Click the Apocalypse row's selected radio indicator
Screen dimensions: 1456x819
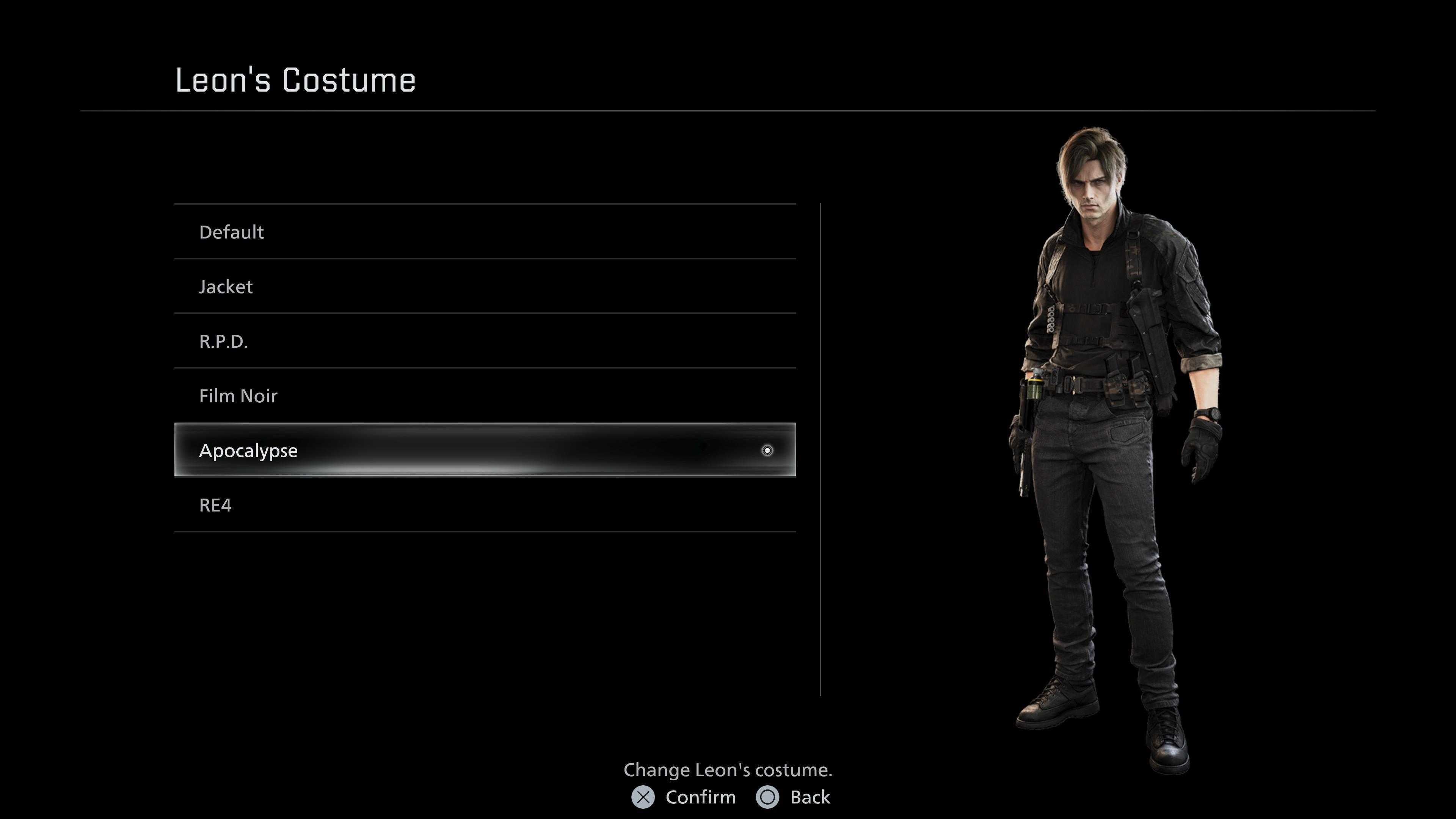(767, 450)
